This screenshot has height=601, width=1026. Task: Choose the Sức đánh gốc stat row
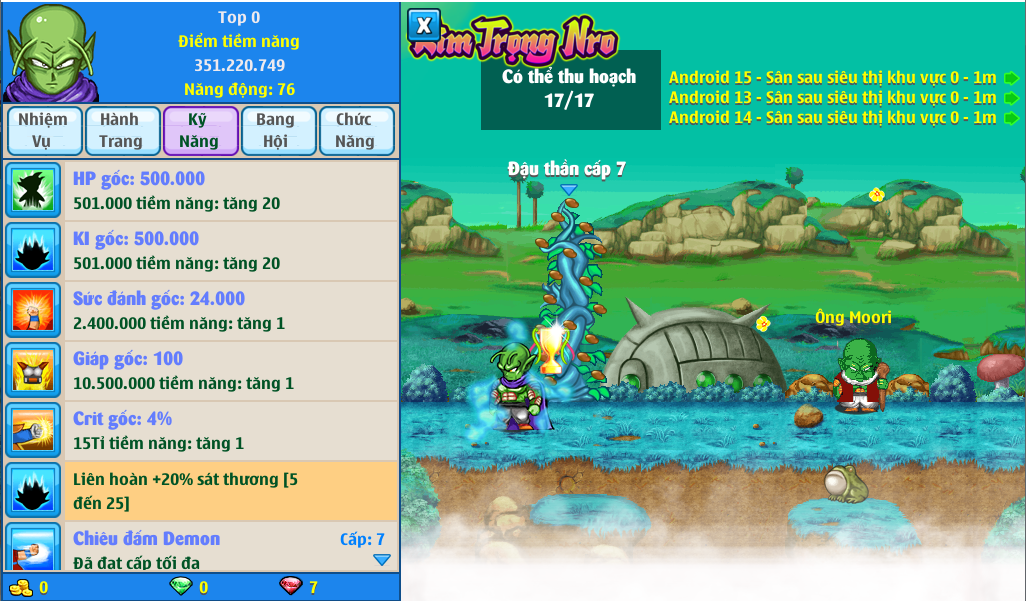click(x=200, y=311)
